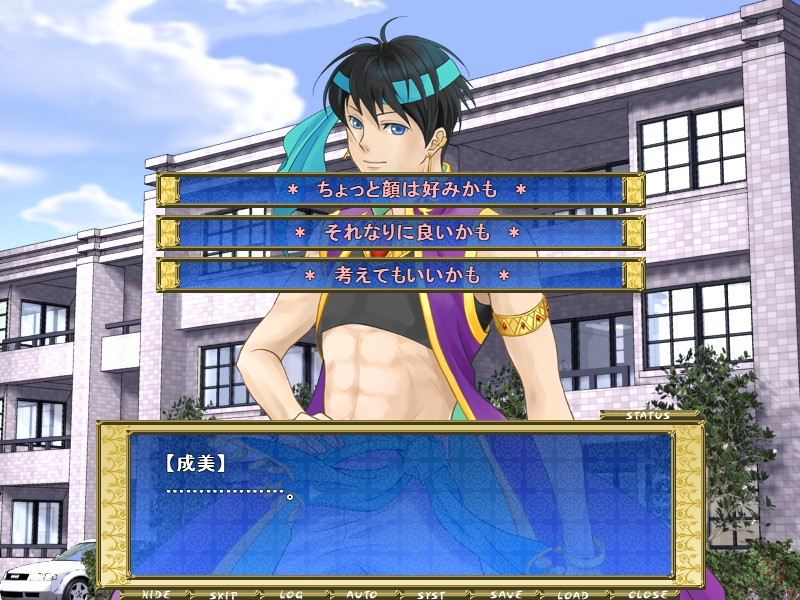The image size is (800, 600).
Task: Select the option それなりに良いかも
Action: [x=400, y=233]
